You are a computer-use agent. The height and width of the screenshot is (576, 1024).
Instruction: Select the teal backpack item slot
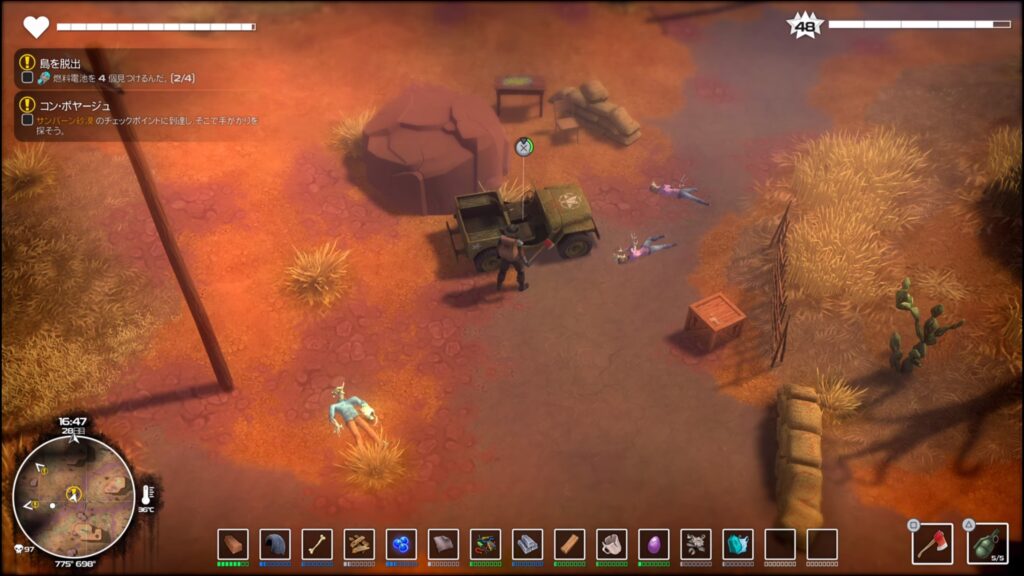(x=738, y=544)
